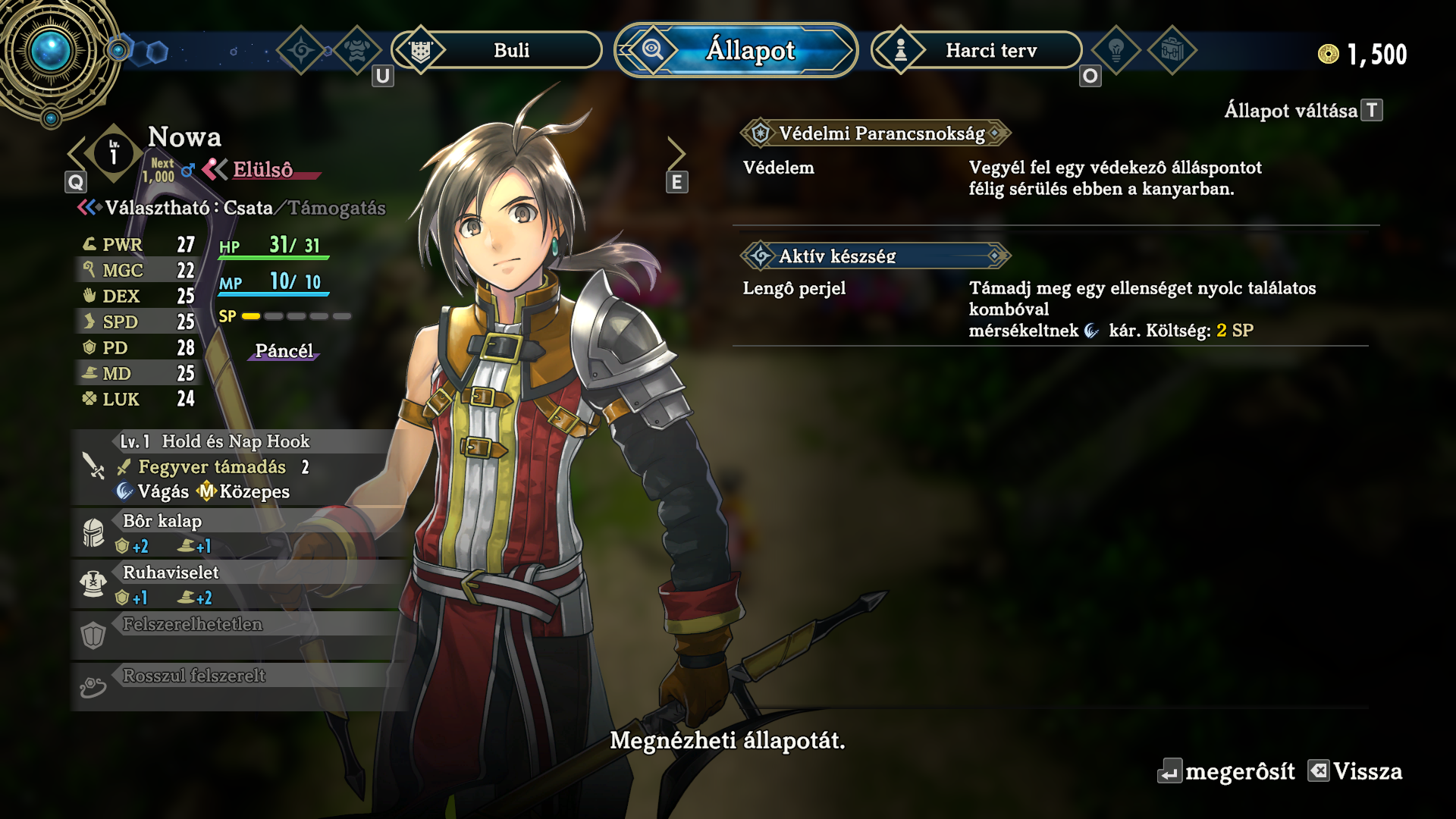Confirm with the megerősít button
Viewport: 1456px width, 819px height.
pos(1226,772)
